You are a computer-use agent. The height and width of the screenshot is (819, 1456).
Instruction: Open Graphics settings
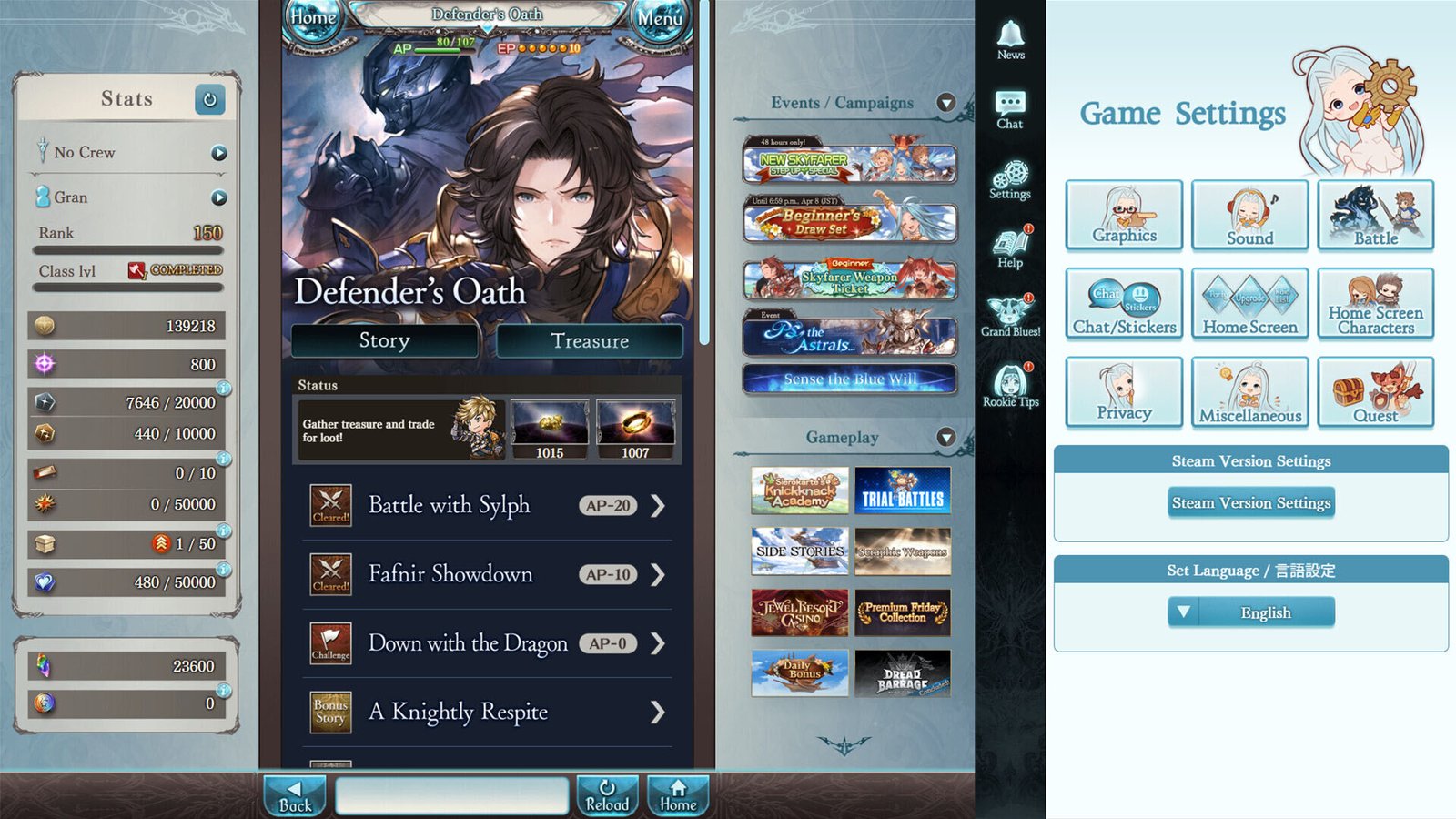(x=1123, y=217)
